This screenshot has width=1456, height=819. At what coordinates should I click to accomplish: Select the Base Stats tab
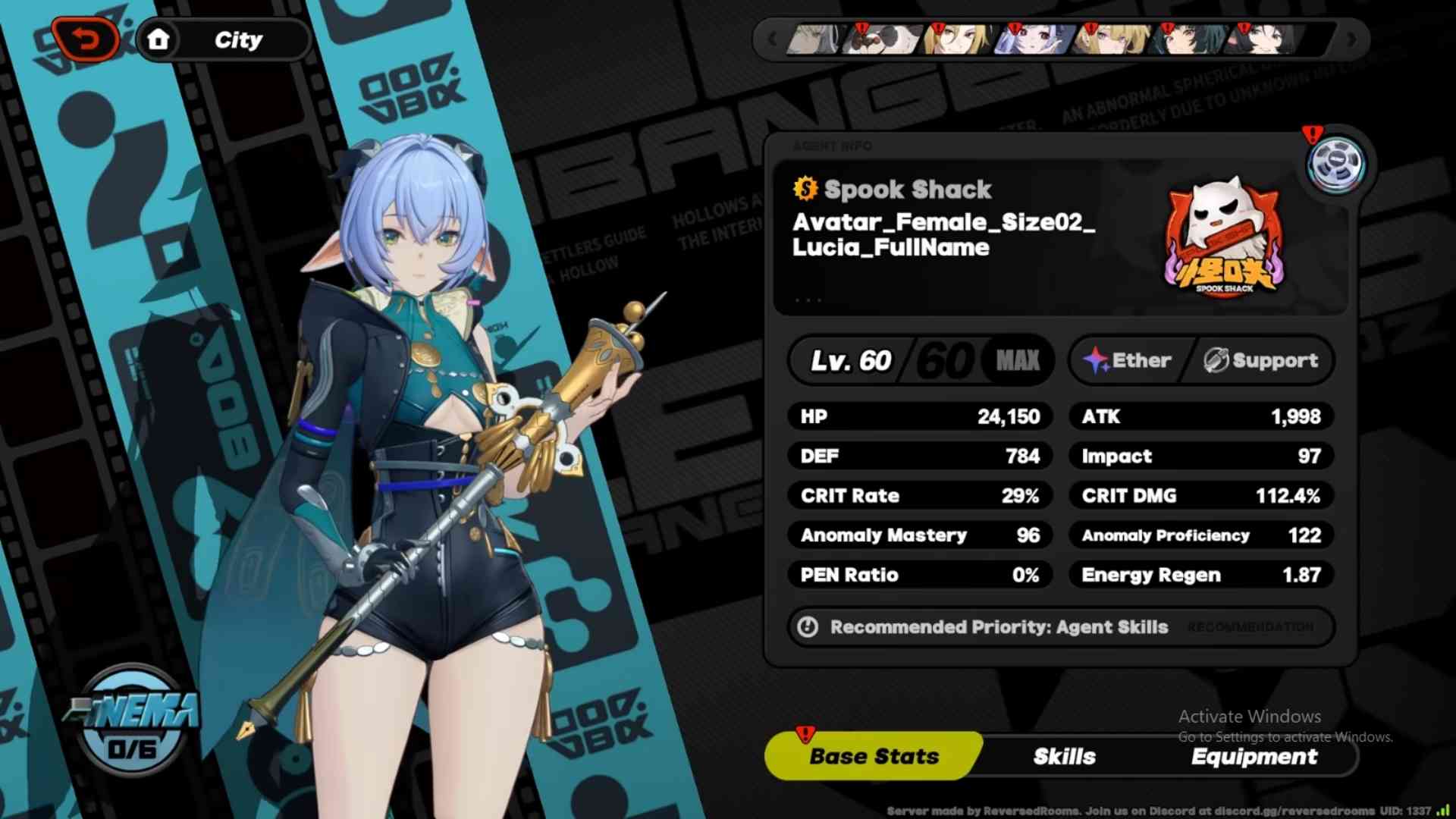point(872,756)
